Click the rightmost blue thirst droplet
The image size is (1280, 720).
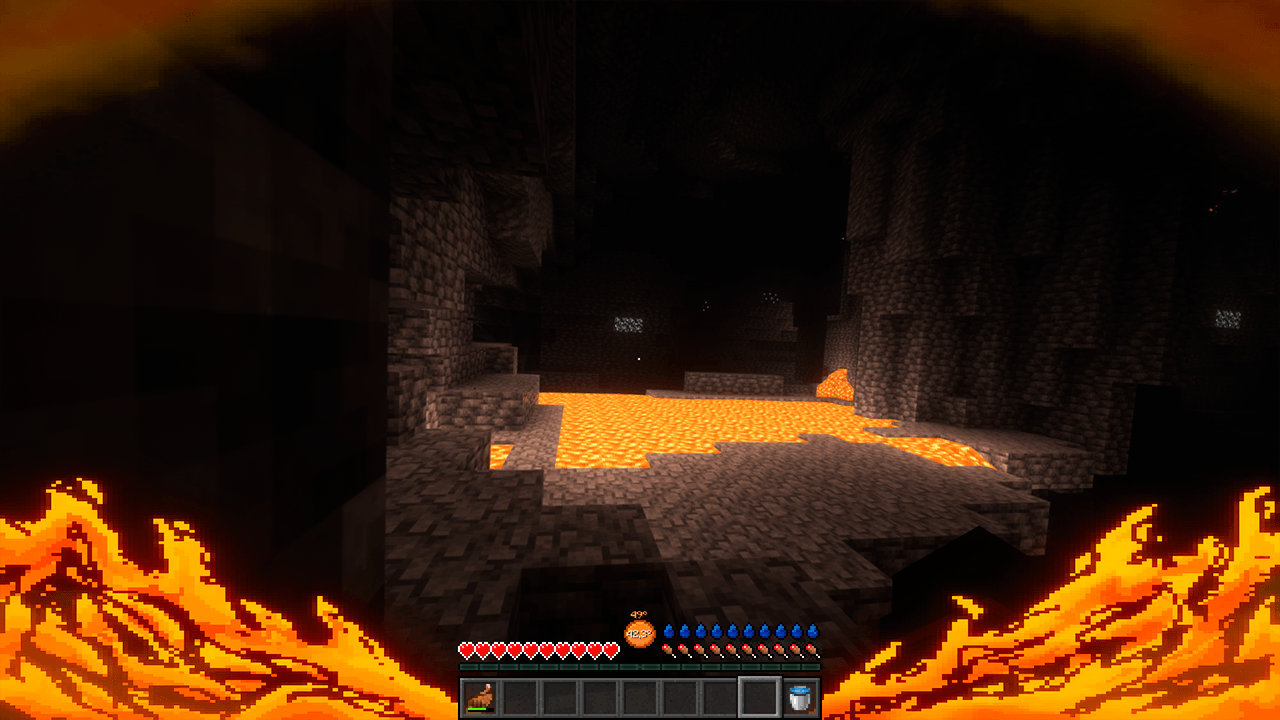tap(811, 630)
